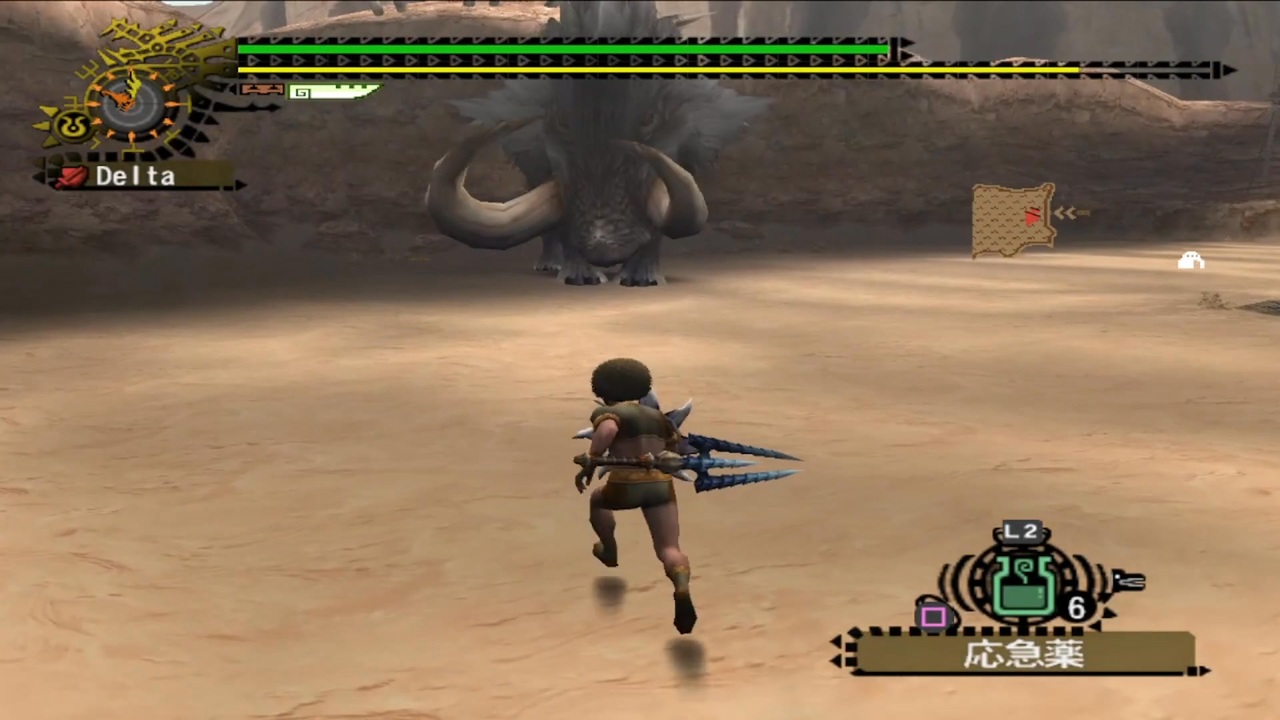Click the item quantity 6 badge
The height and width of the screenshot is (720, 1280).
tap(1077, 607)
